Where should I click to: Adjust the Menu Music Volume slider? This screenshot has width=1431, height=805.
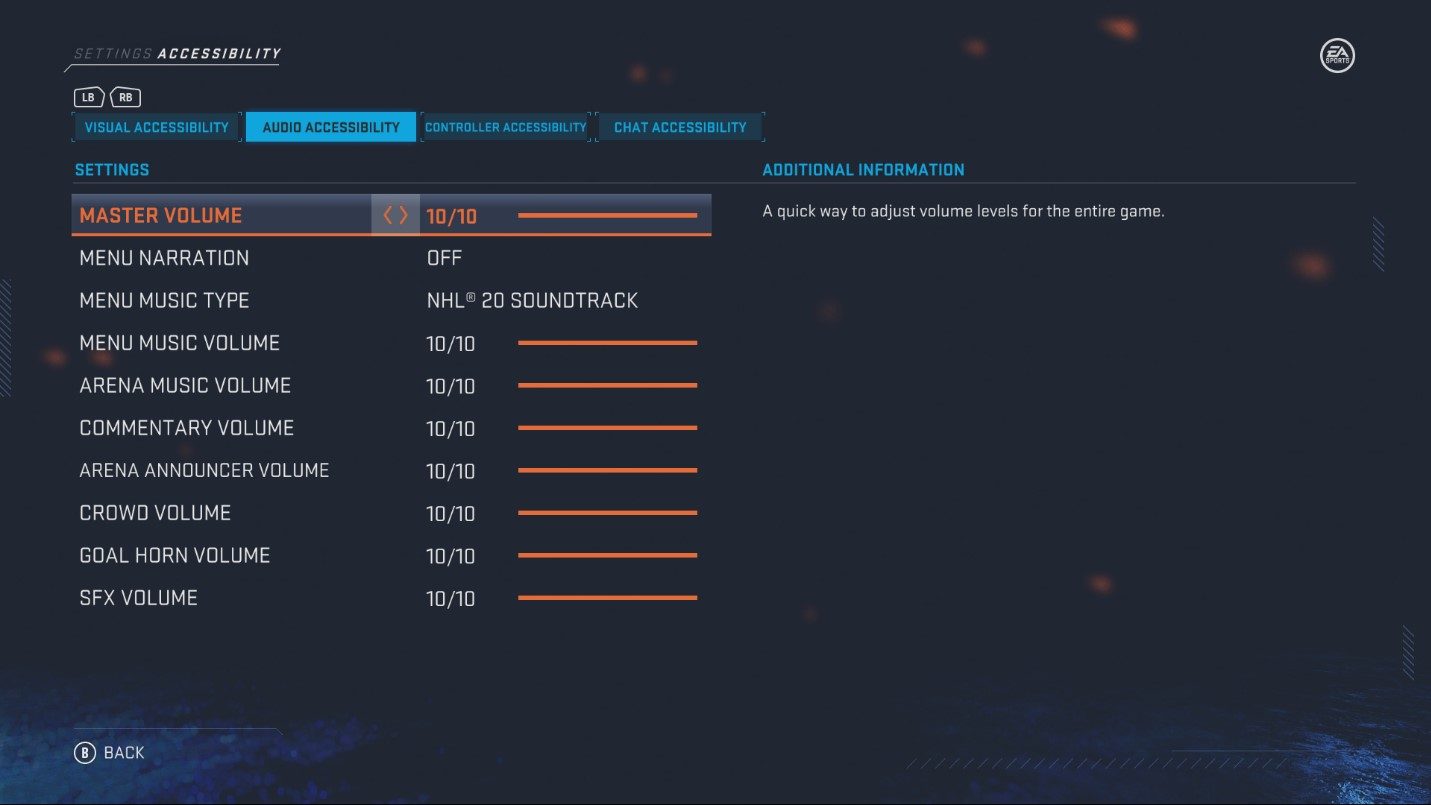coord(608,342)
